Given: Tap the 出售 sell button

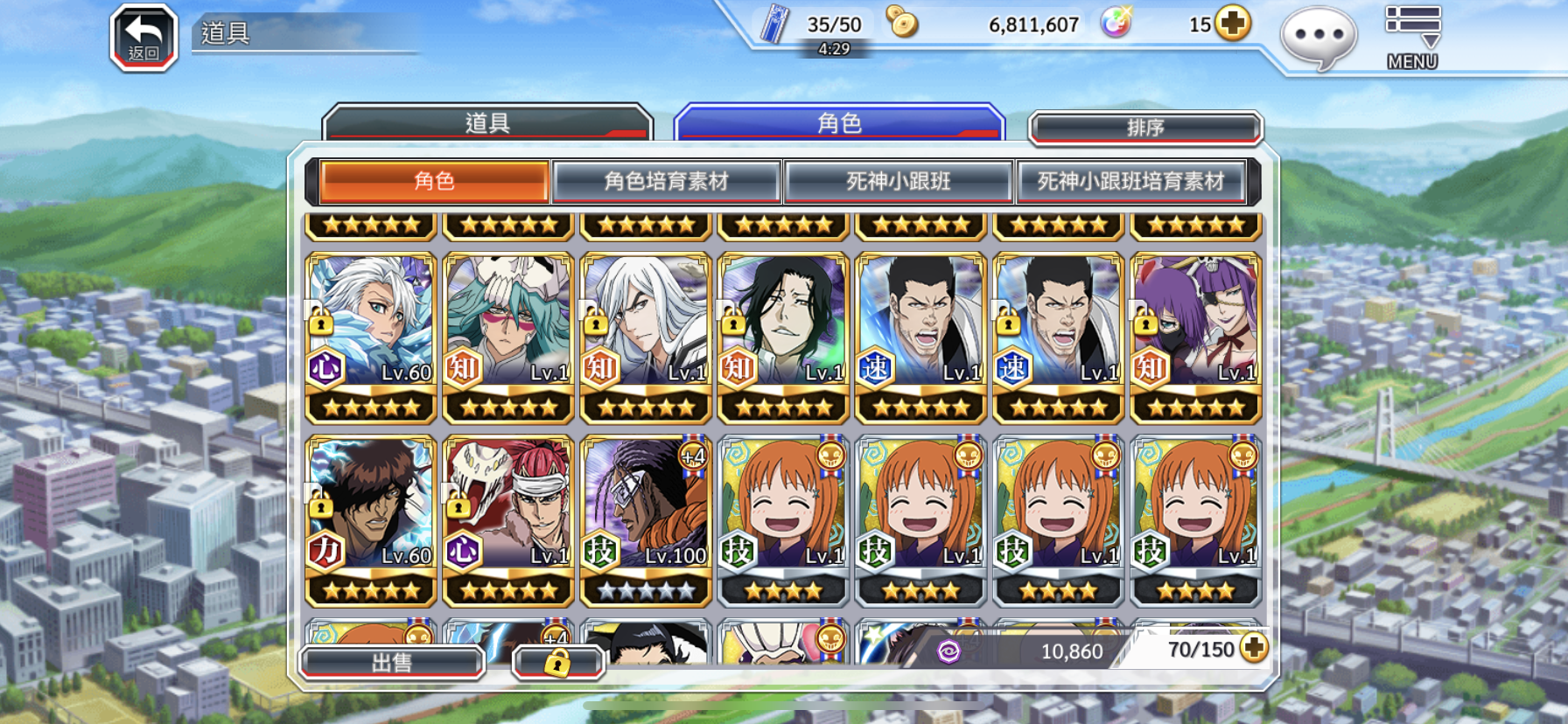Looking at the screenshot, I should click(390, 662).
